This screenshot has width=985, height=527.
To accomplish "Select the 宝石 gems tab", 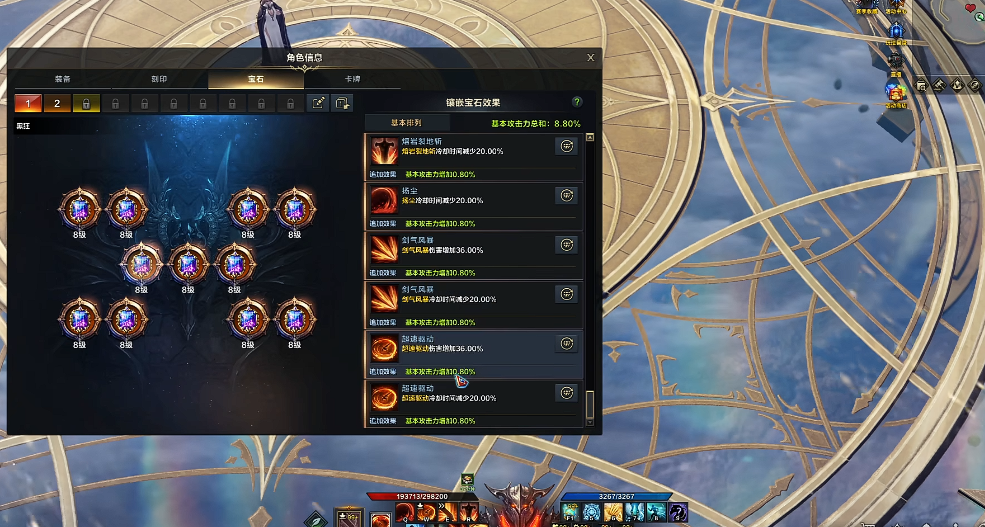I will pos(256,79).
